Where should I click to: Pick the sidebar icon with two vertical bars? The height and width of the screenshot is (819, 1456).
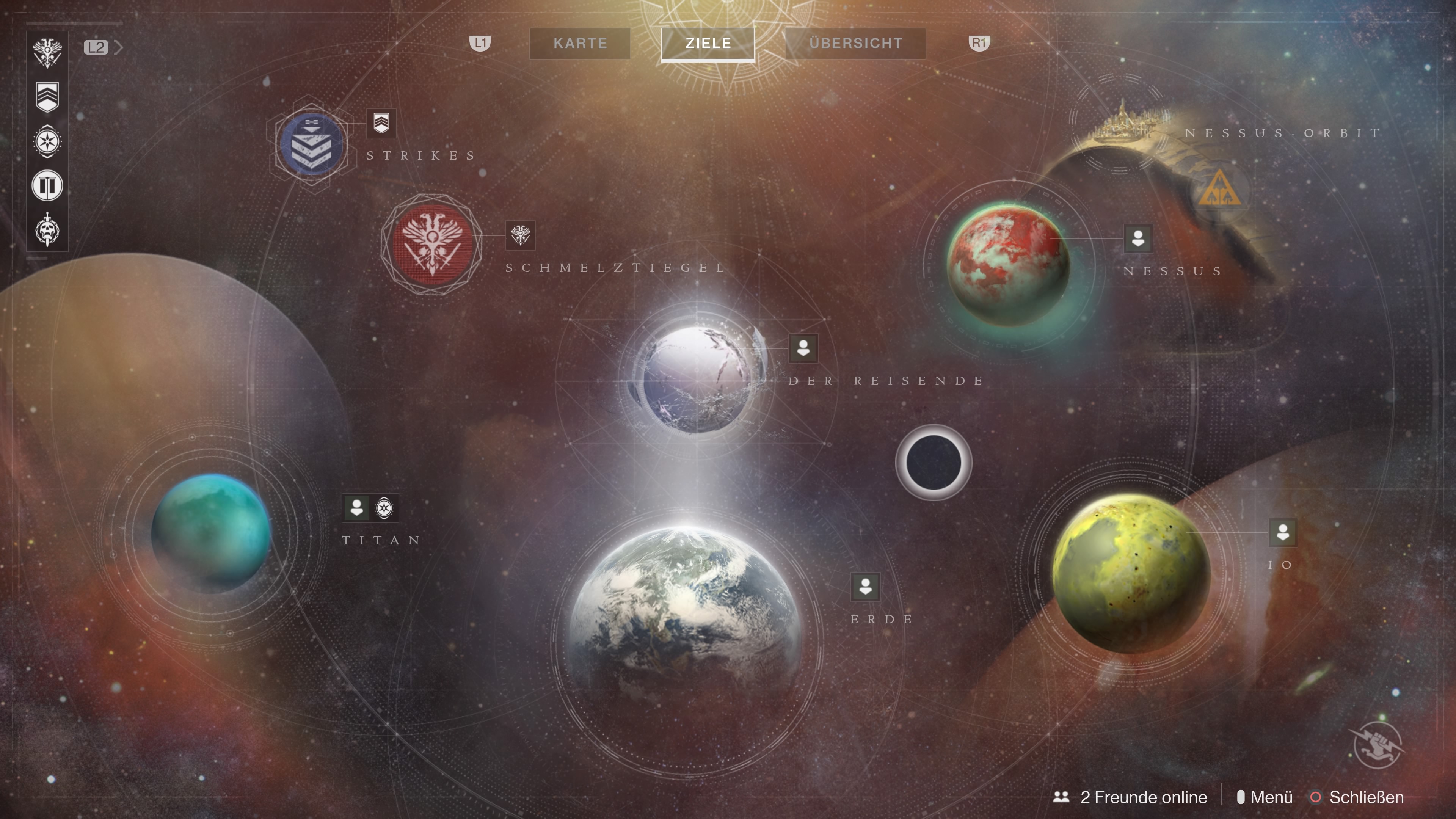[x=47, y=185]
